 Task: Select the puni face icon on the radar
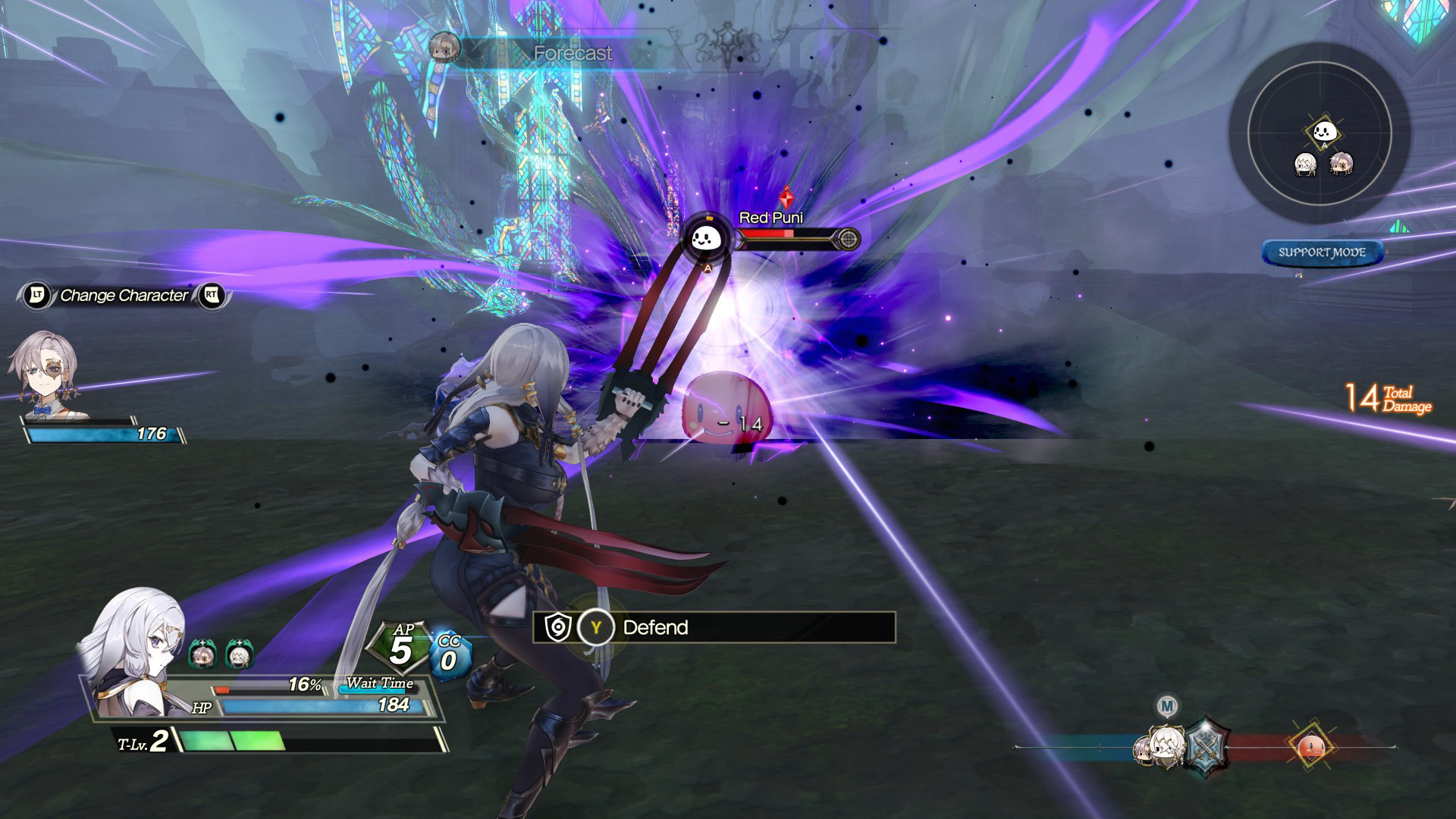coord(1324,131)
